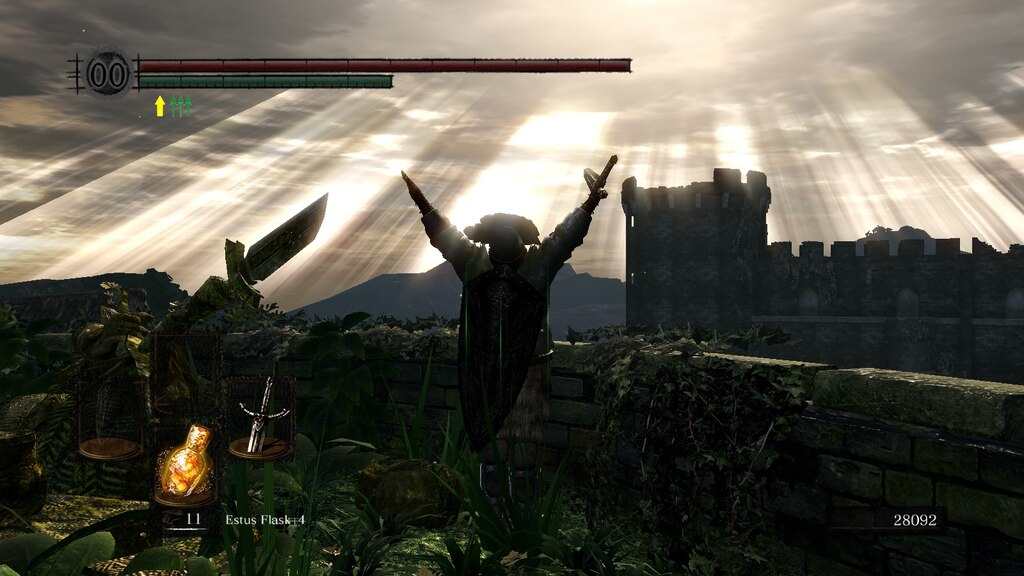Select the equipped sword weapon slot
This screenshot has width=1024, height=576.
click(260, 420)
